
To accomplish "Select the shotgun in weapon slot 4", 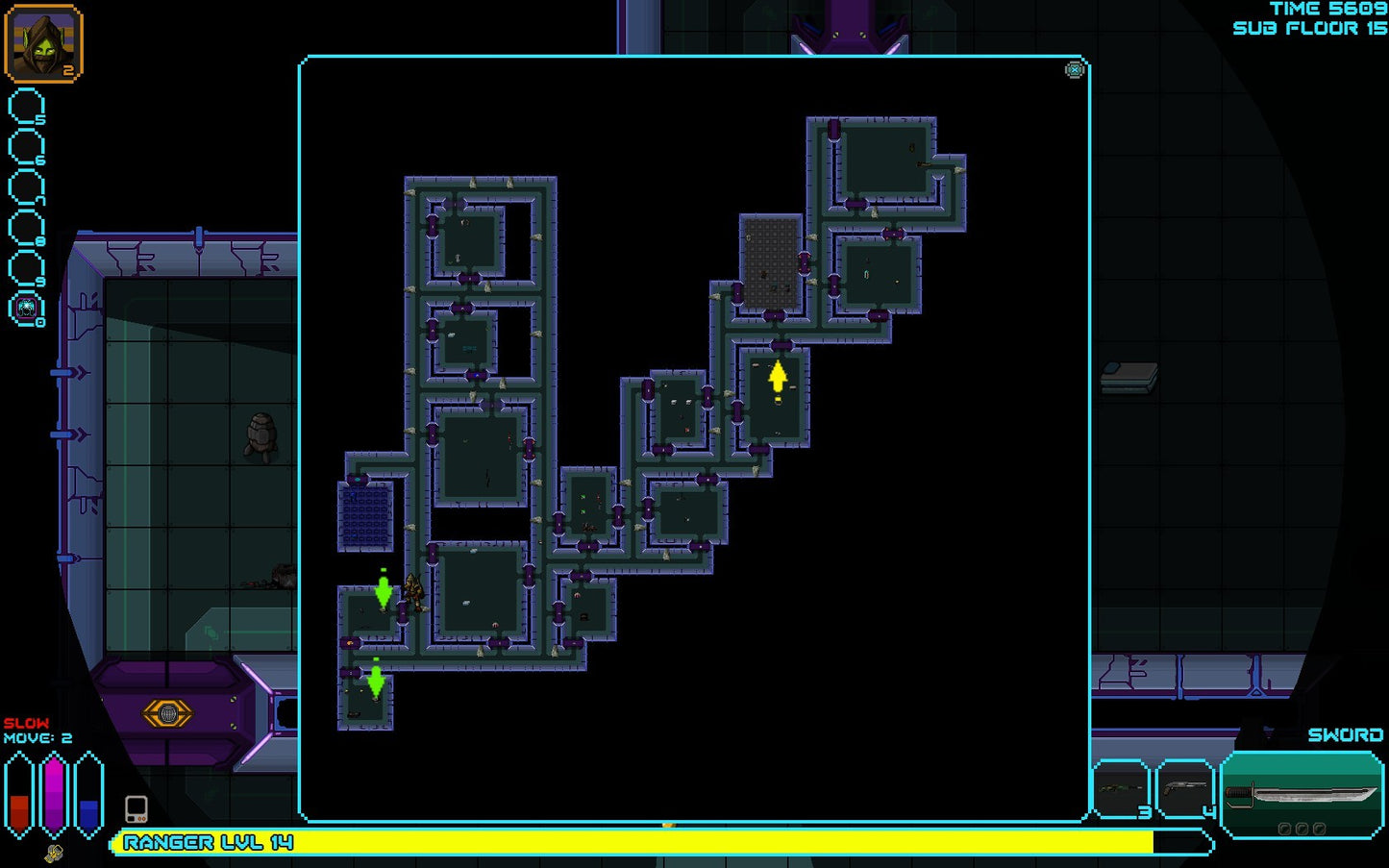I will [1184, 788].
